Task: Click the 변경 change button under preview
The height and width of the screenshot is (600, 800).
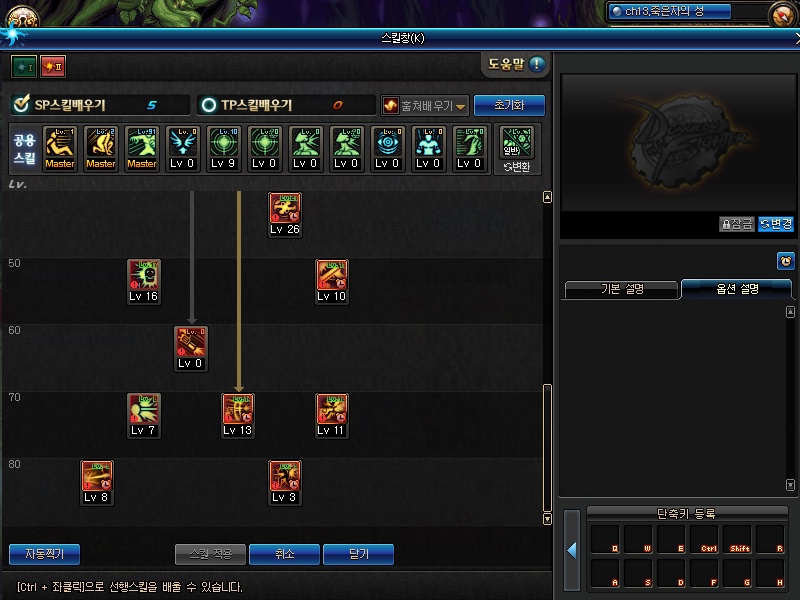Action: [776, 224]
